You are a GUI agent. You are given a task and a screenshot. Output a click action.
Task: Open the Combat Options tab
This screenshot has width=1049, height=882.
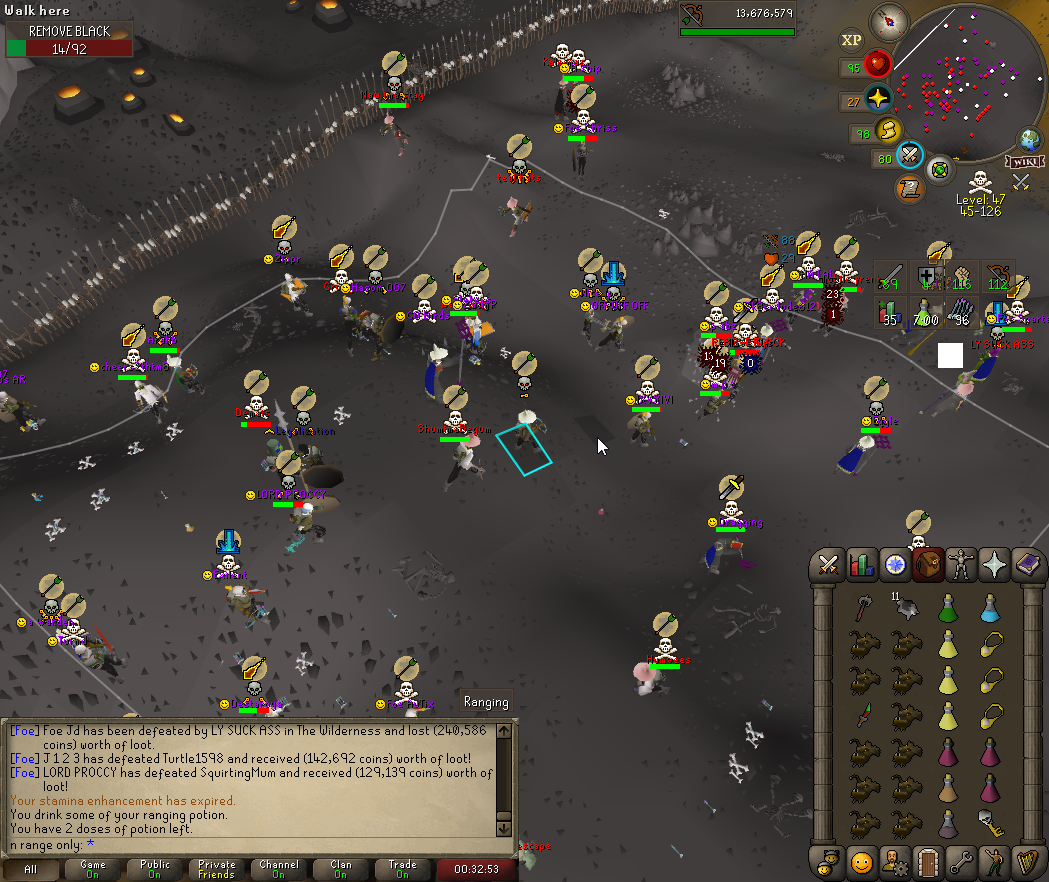pyautogui.click(x=828, y=563)
